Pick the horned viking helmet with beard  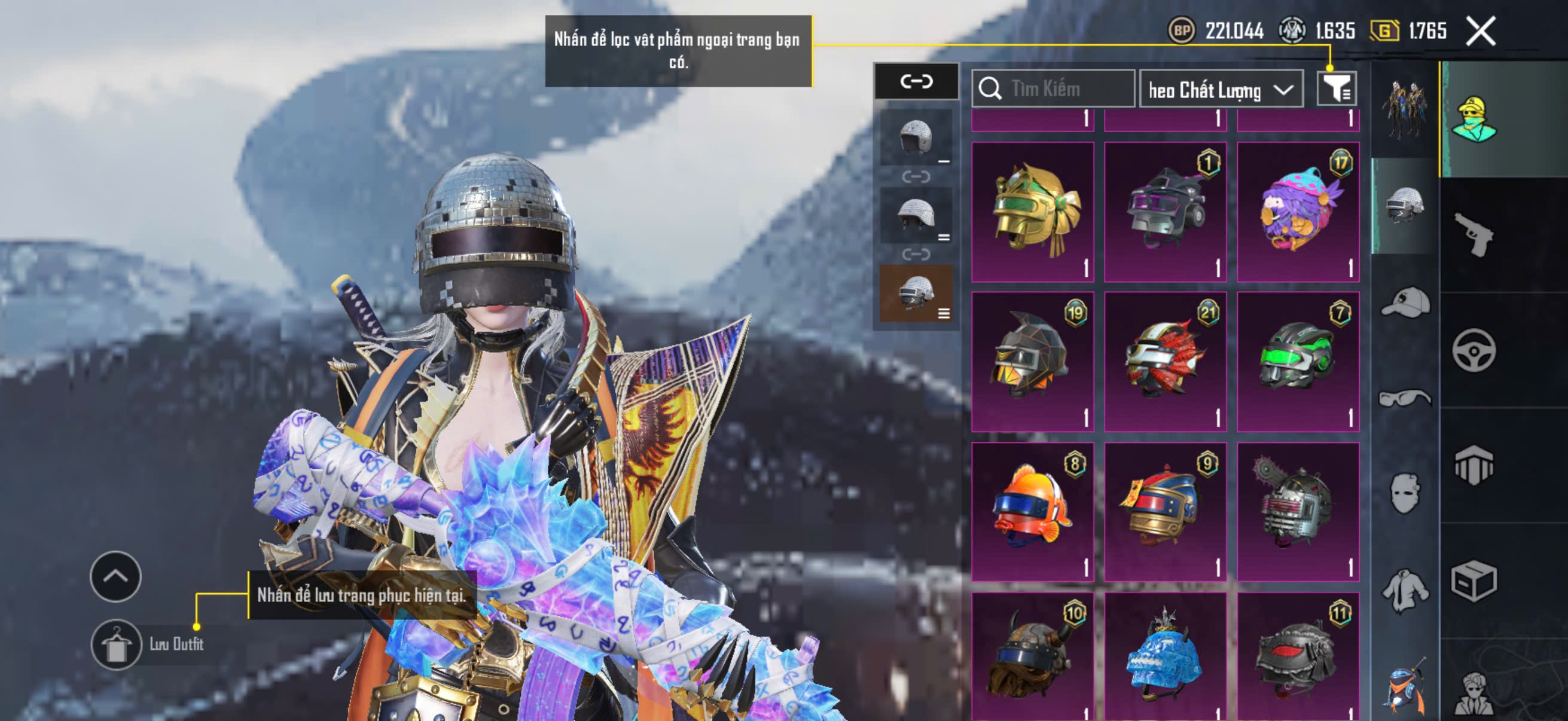click(1032, 657)
